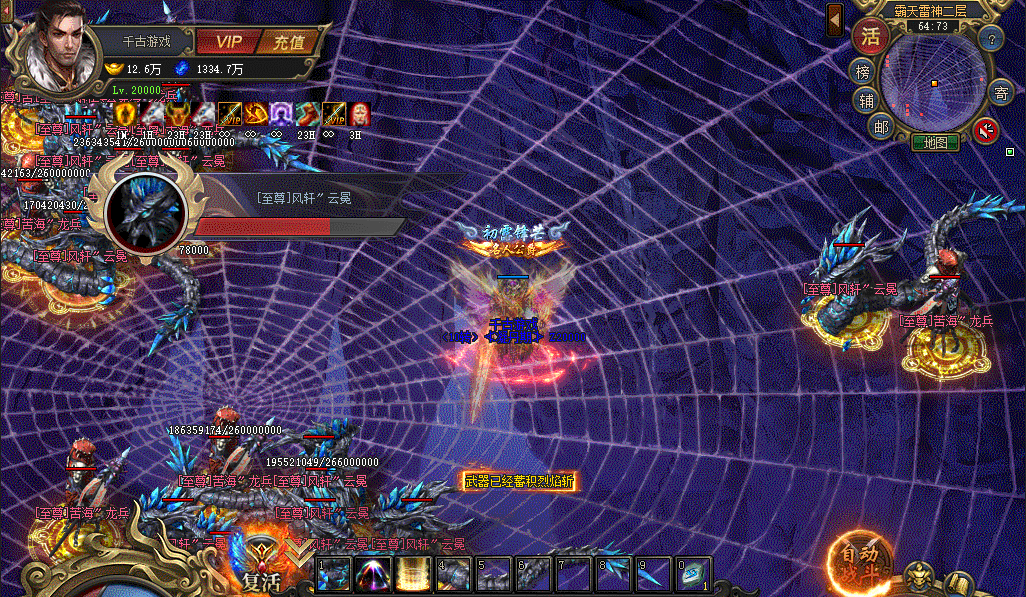Collapse the minimap panel with the arrow

835,21
